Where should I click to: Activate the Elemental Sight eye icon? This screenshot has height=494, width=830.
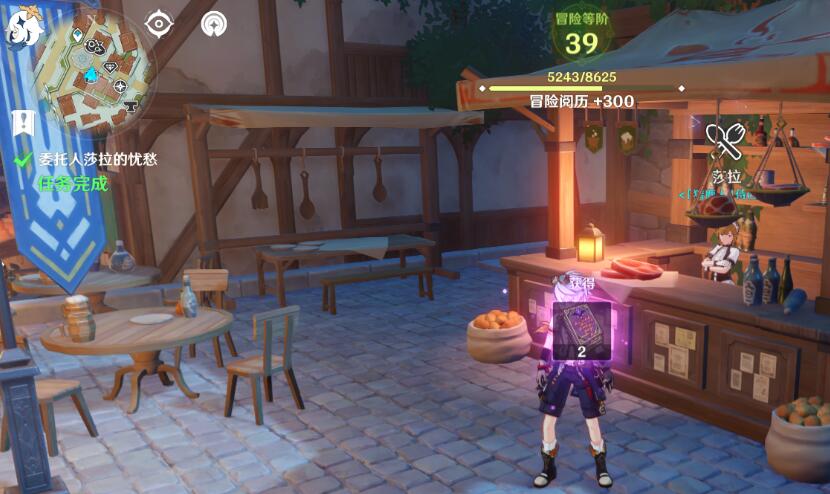tap(160, 23)
